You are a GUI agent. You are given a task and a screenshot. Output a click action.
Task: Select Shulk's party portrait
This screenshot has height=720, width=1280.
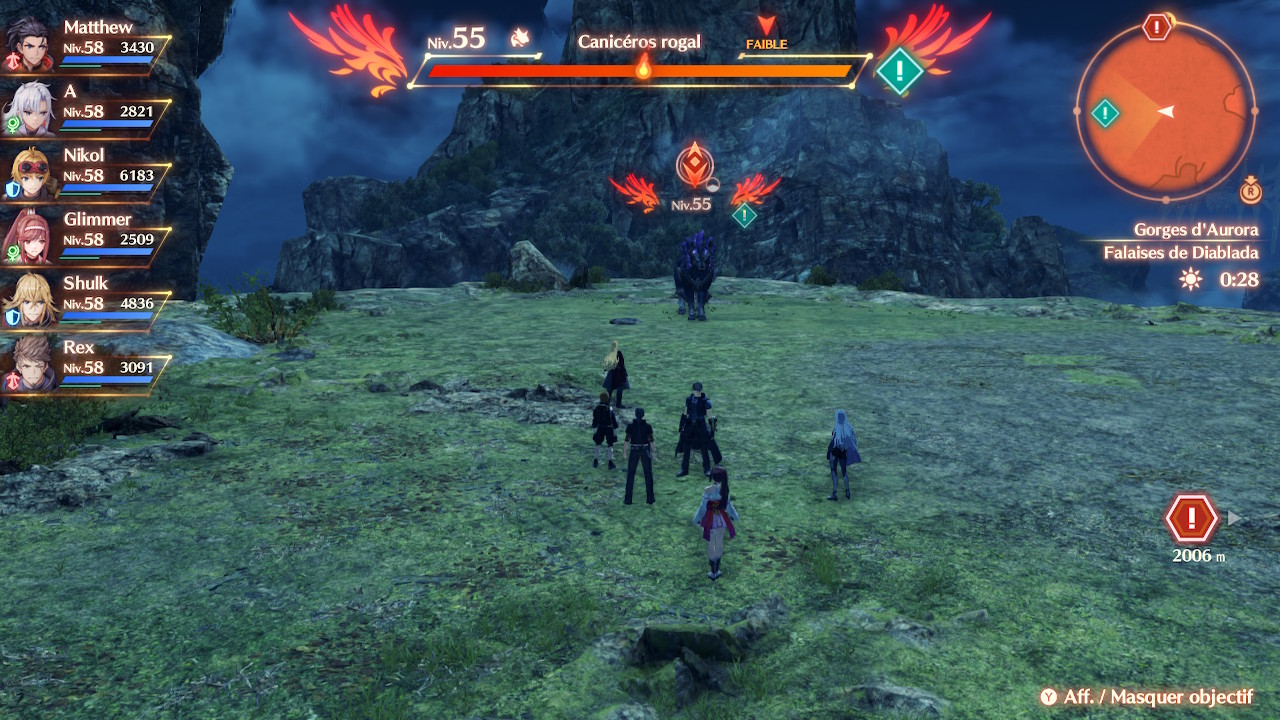pyautogui.click(x=30, y=300)
